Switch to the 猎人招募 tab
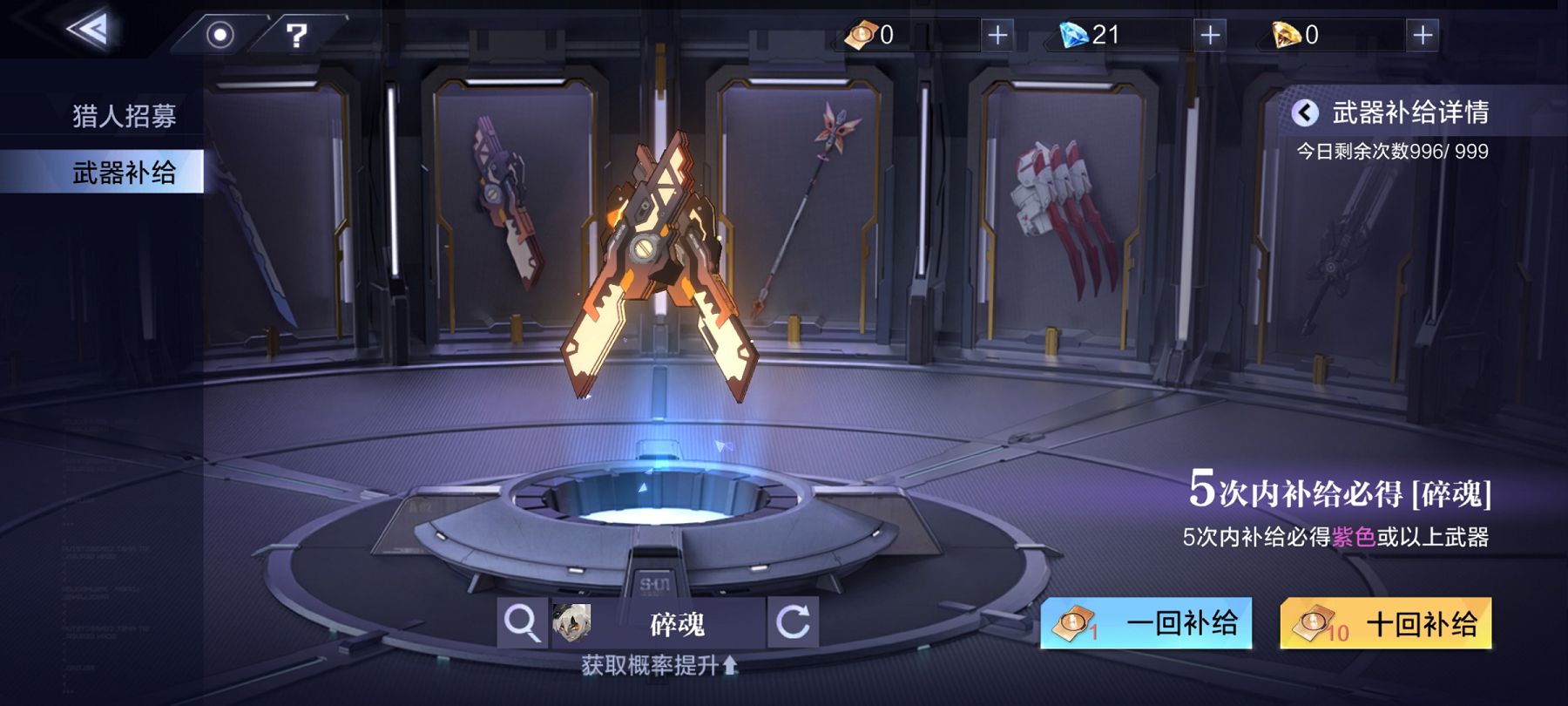 (124, 116)
